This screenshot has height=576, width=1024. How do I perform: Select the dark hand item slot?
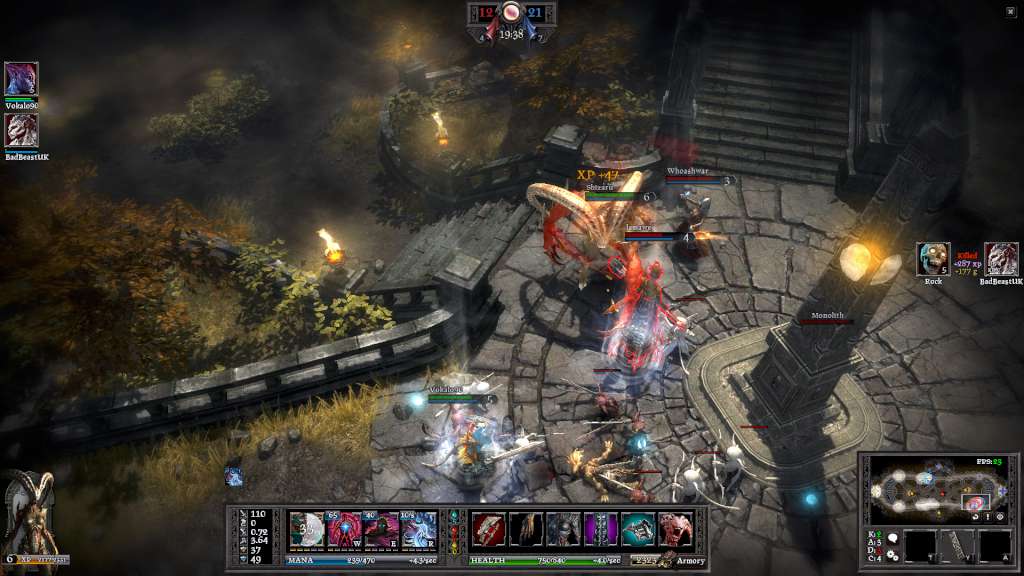pyautogui.click(x=526, y=529)
